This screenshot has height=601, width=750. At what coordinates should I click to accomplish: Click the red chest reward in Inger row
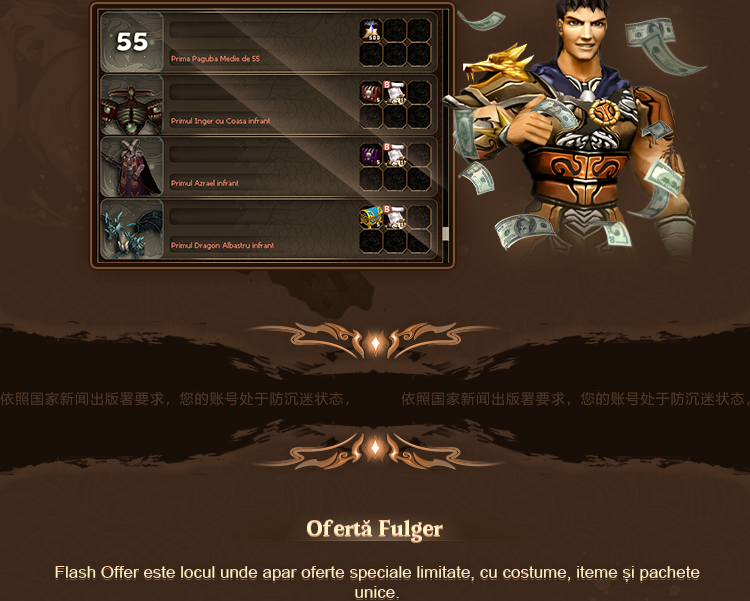pyautogui.click(x=371, y=93)
